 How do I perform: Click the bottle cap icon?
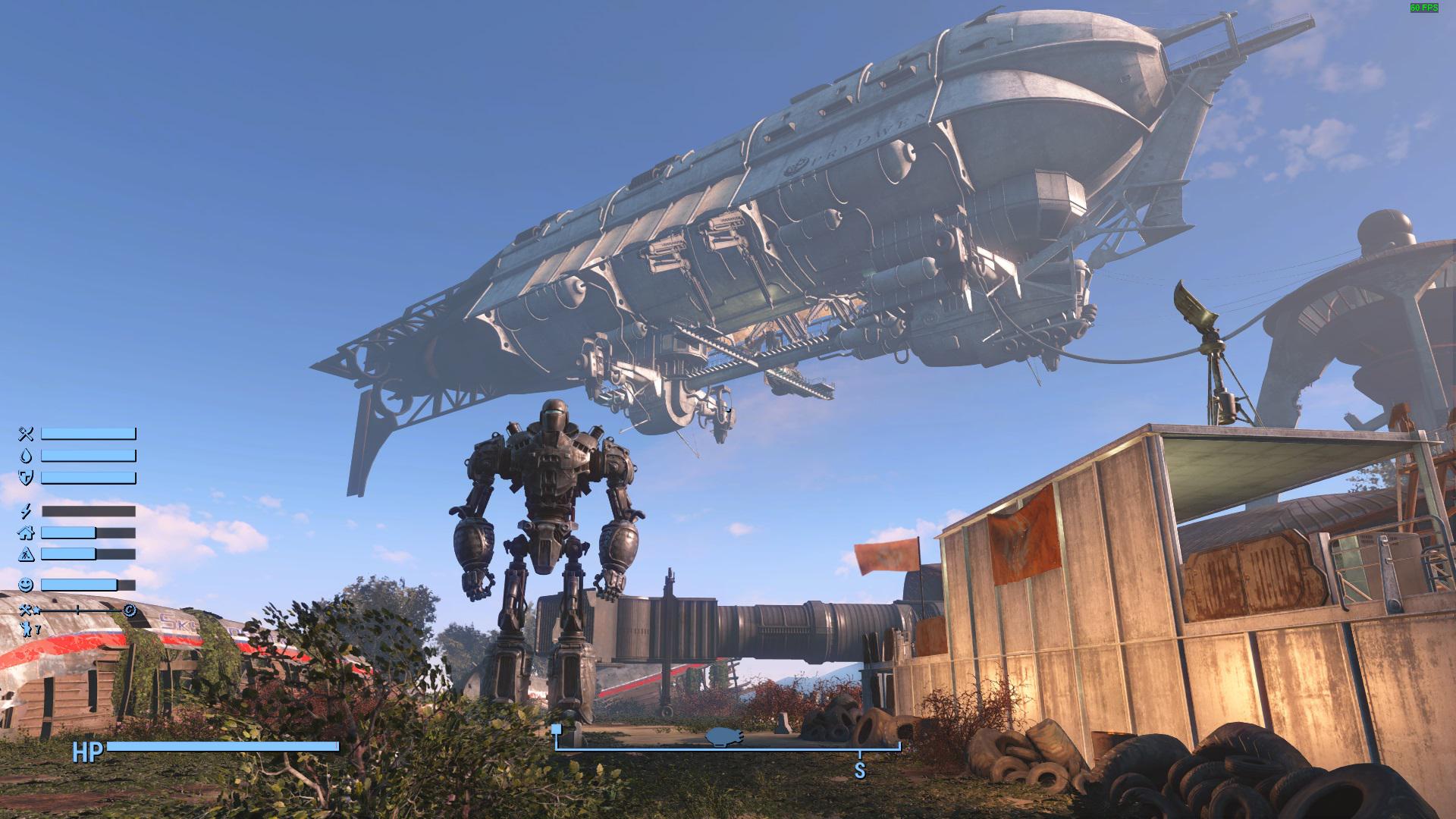click(x=130, y=610)
